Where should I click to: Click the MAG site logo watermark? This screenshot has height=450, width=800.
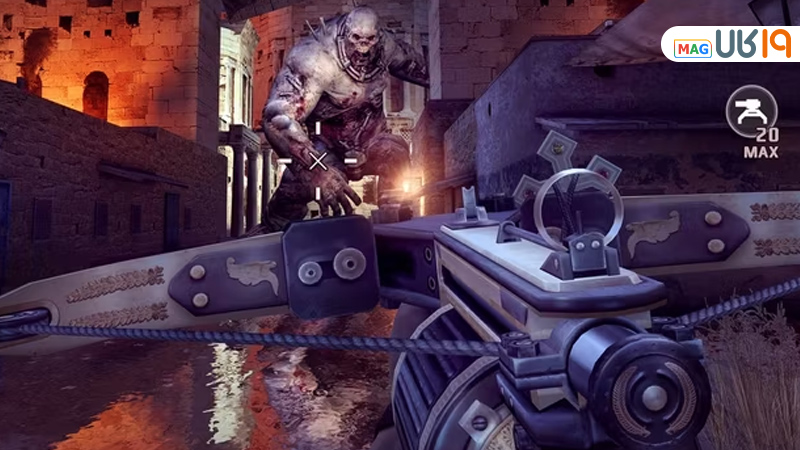730,46
